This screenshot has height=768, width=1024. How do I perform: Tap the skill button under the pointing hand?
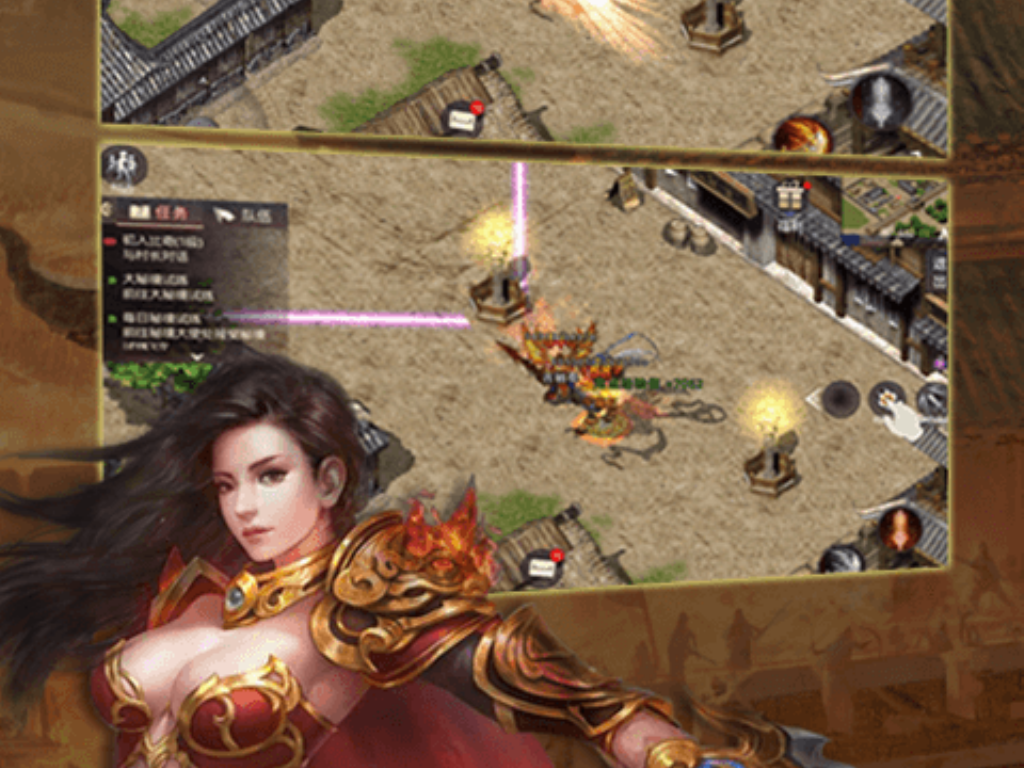coord(887,399)
